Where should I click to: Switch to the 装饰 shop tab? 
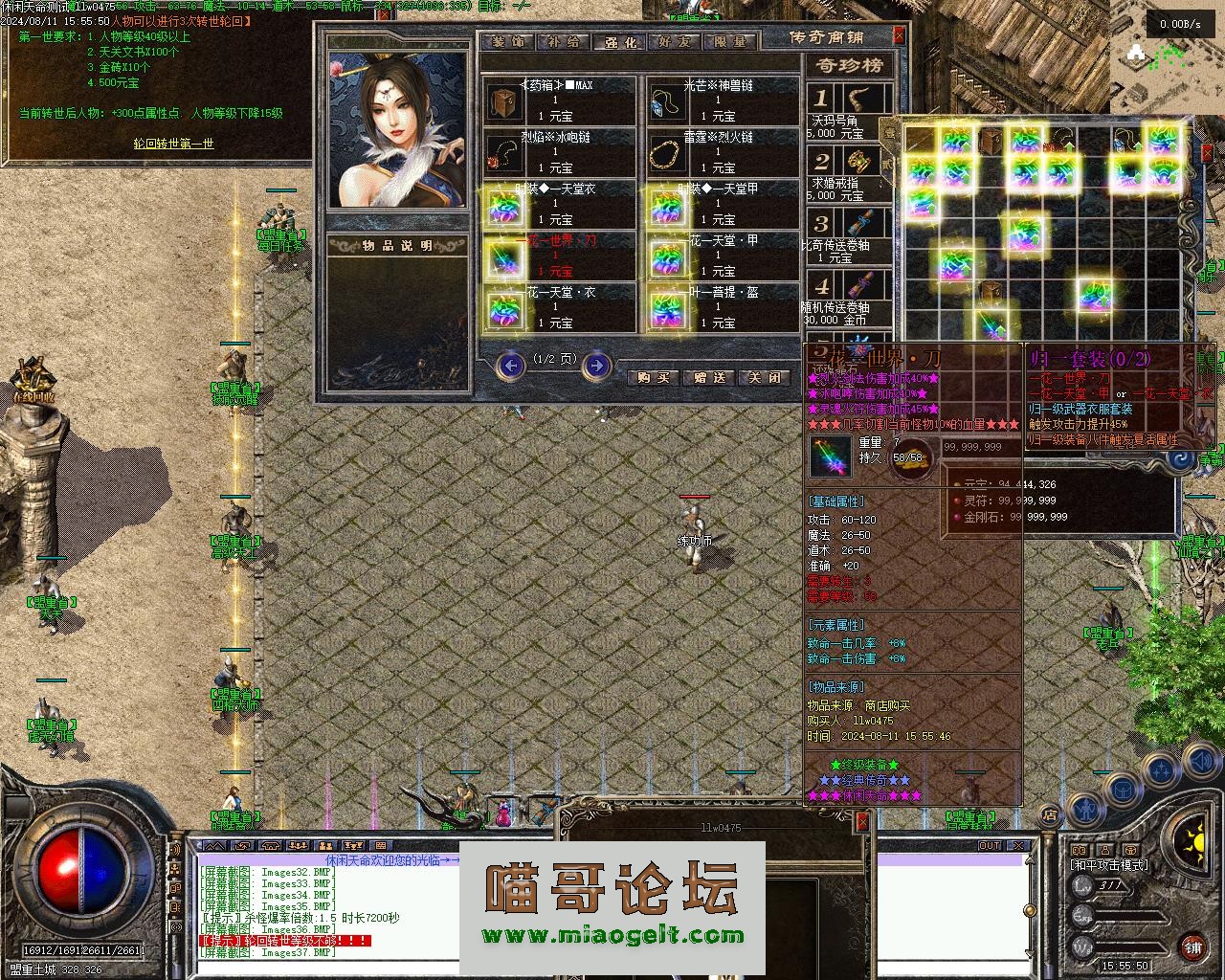click(510, 42)
